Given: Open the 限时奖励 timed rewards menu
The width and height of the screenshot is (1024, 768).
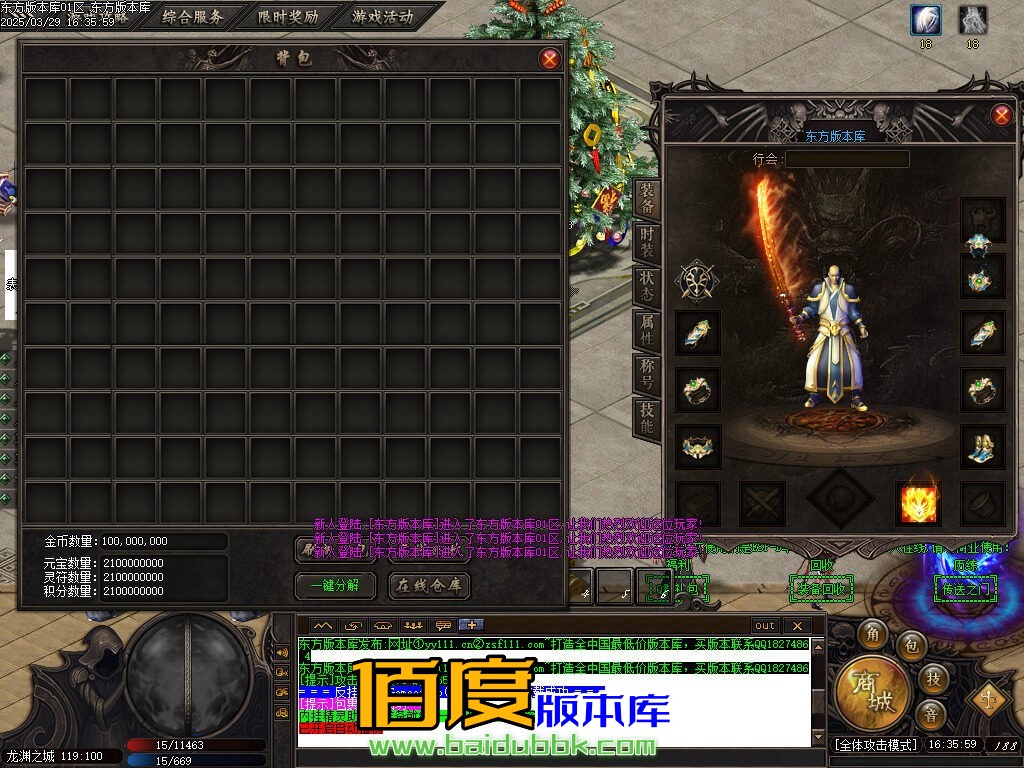Looking at the screenshot, I should pos(288,17).
